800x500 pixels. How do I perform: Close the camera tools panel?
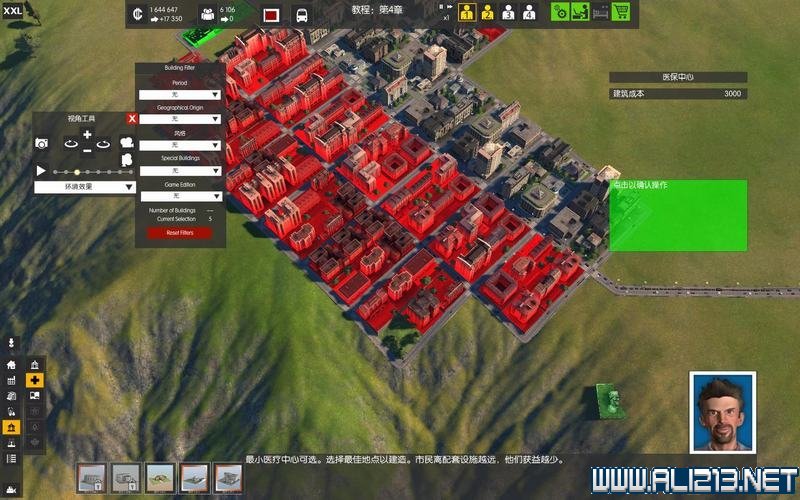(x=132, y=118)
